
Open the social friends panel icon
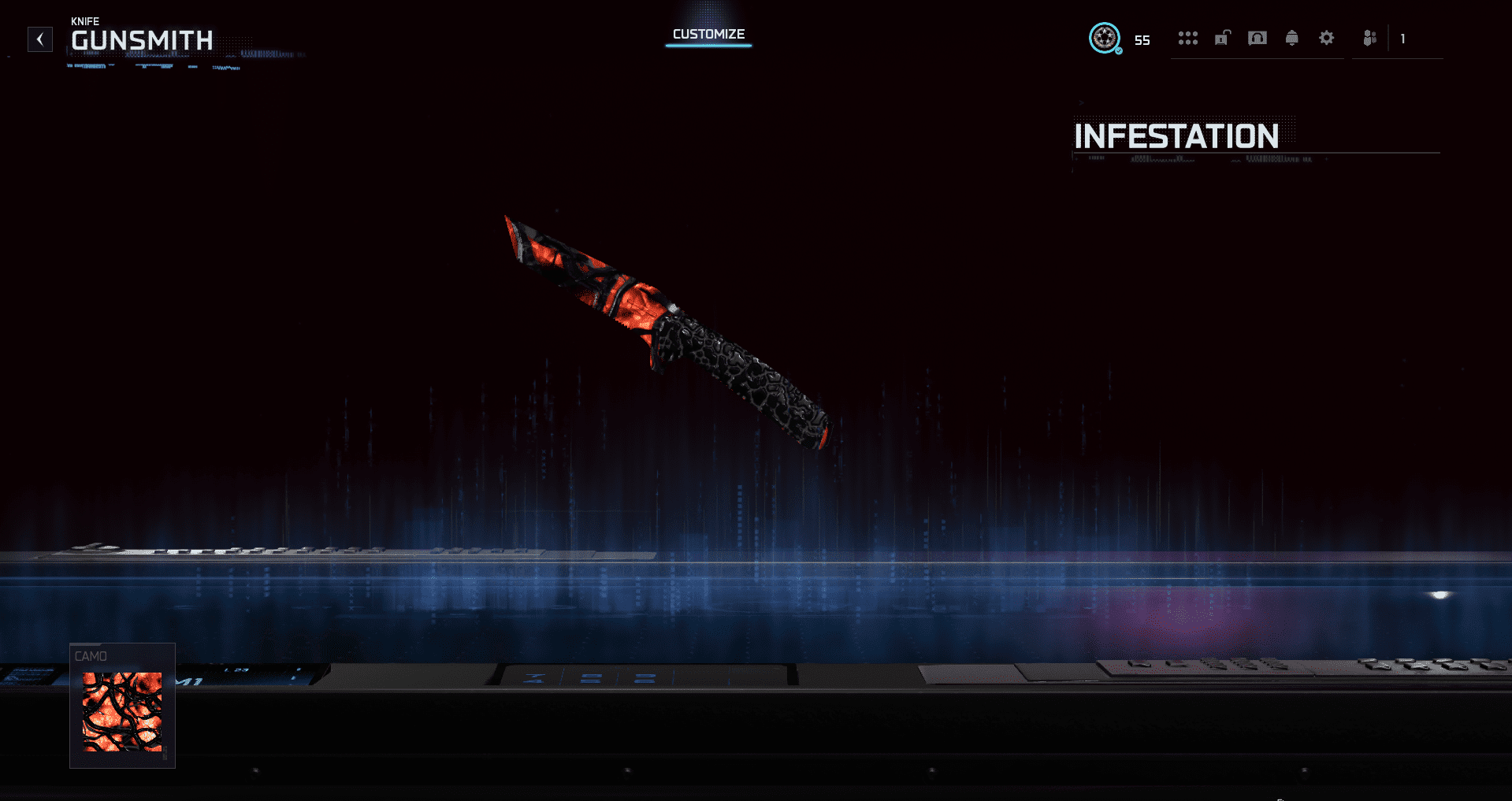(x=1369, y=38)
